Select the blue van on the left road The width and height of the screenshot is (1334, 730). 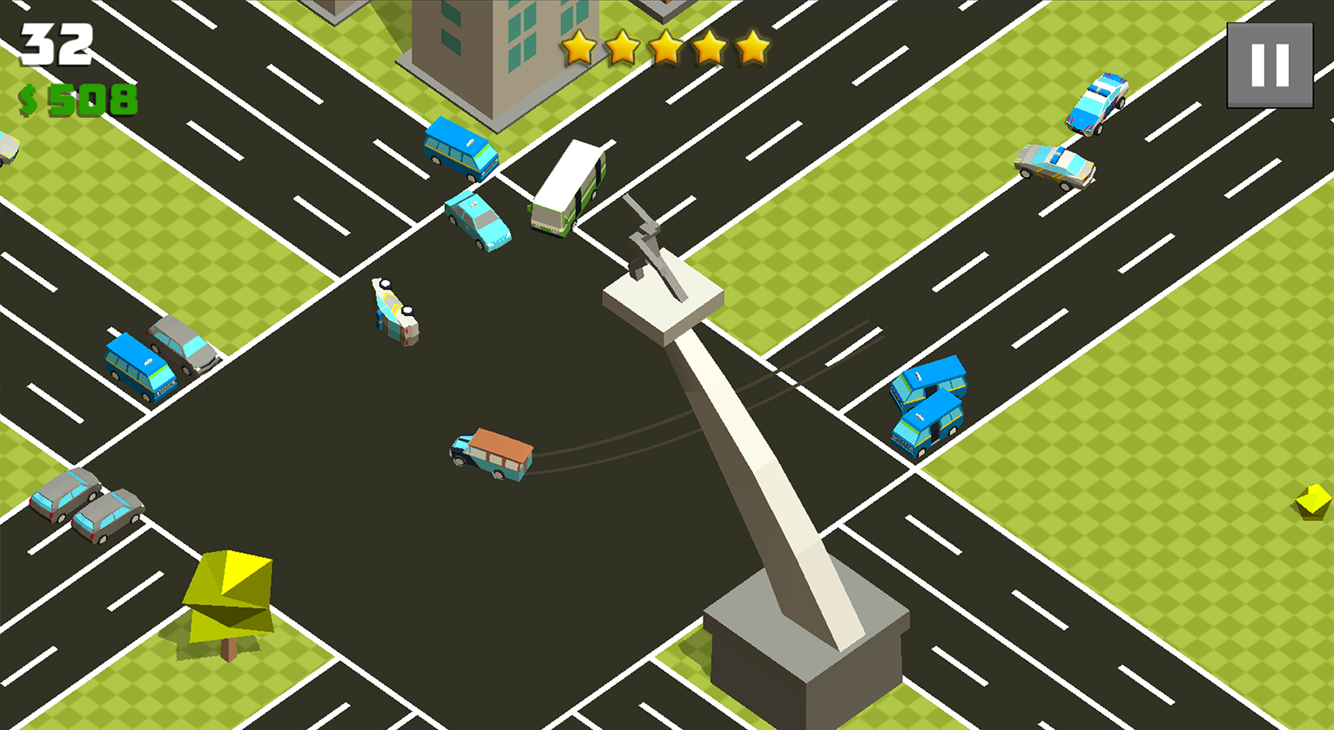pyautogui.click(x=140, y=365)
